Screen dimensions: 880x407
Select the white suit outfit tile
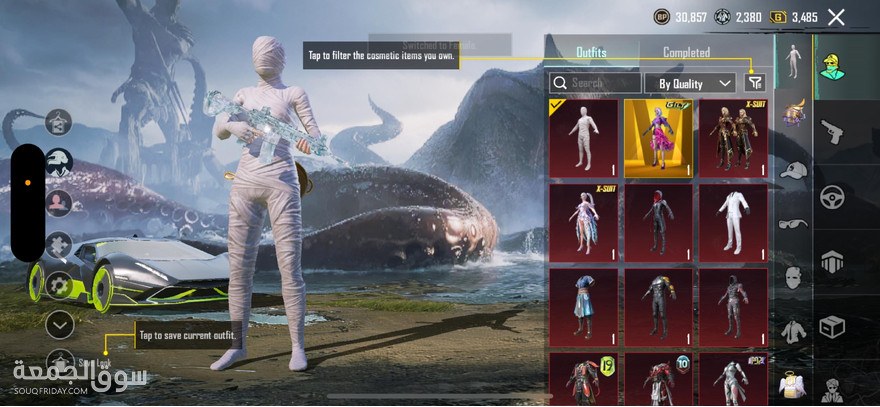(x=733, y=222)
